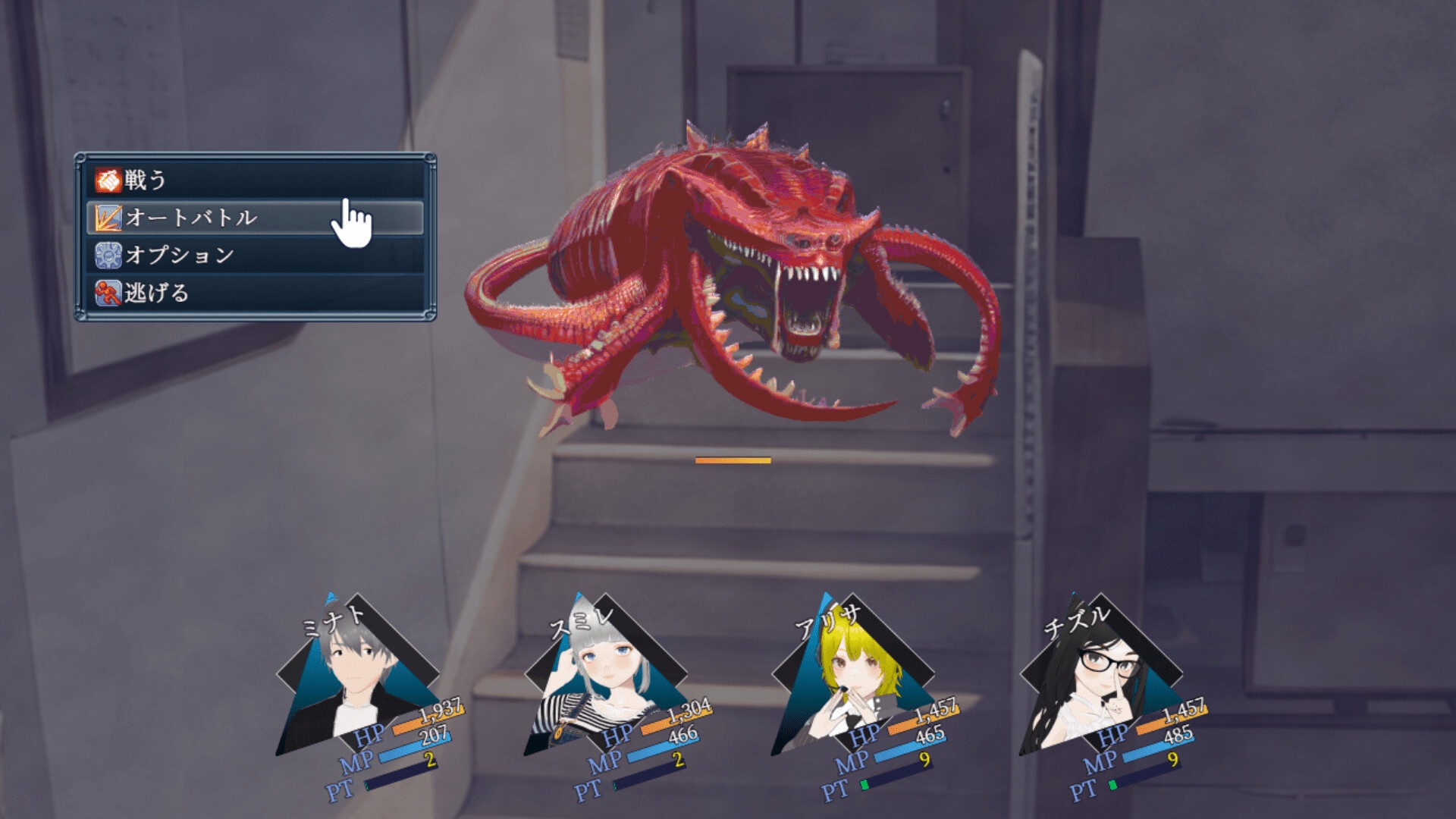Pick 逃げる (Escape) from battle menu
Image resolution: width=1456 pixels, height=819 pixels.
point(255,293)
